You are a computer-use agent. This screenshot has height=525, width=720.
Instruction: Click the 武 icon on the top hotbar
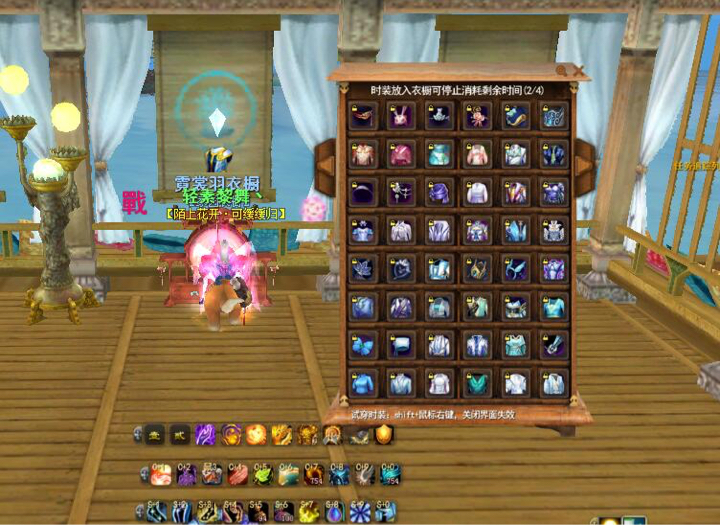point(180,434)
